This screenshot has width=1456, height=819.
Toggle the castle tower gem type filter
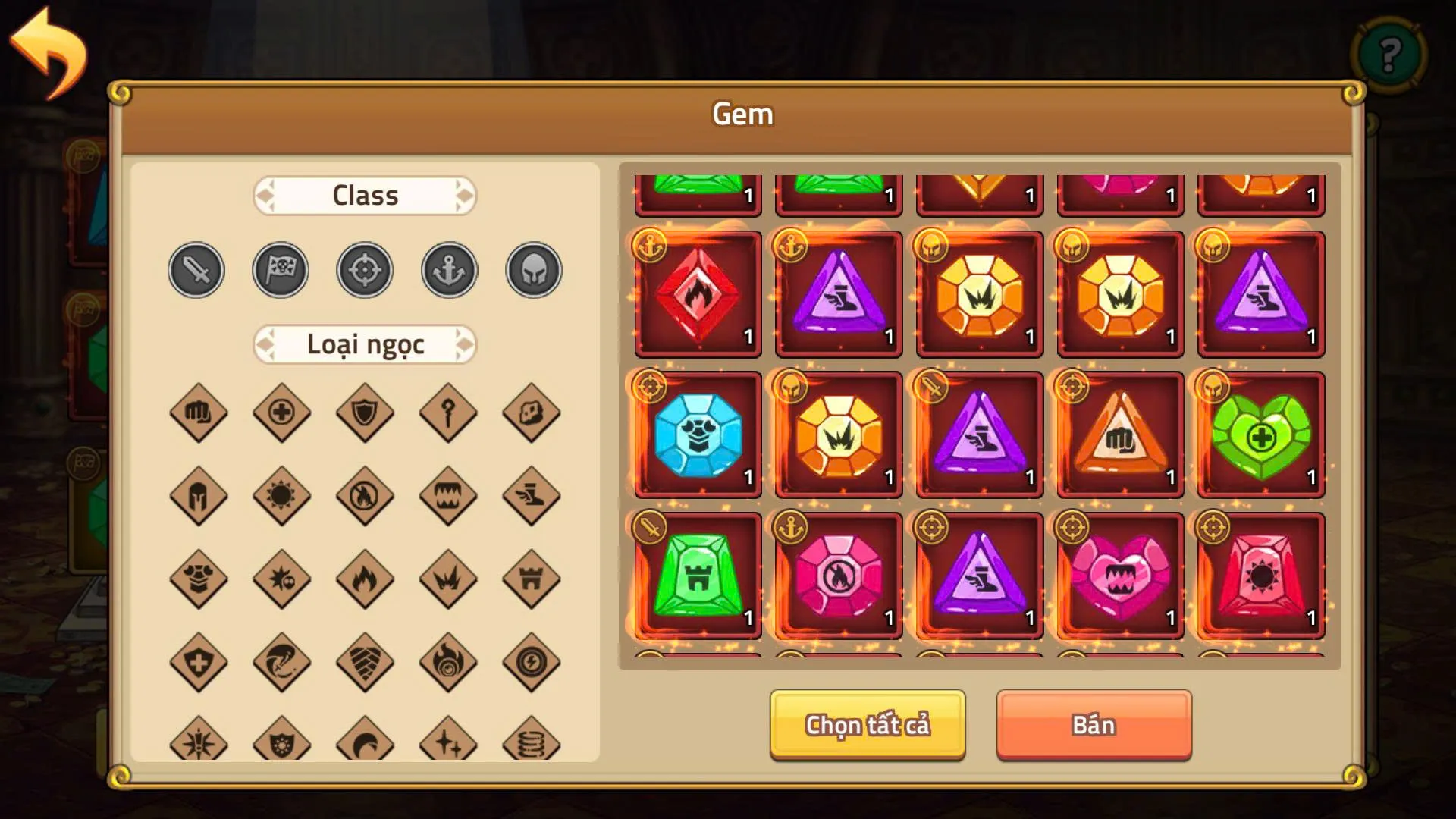click(532, 580)
